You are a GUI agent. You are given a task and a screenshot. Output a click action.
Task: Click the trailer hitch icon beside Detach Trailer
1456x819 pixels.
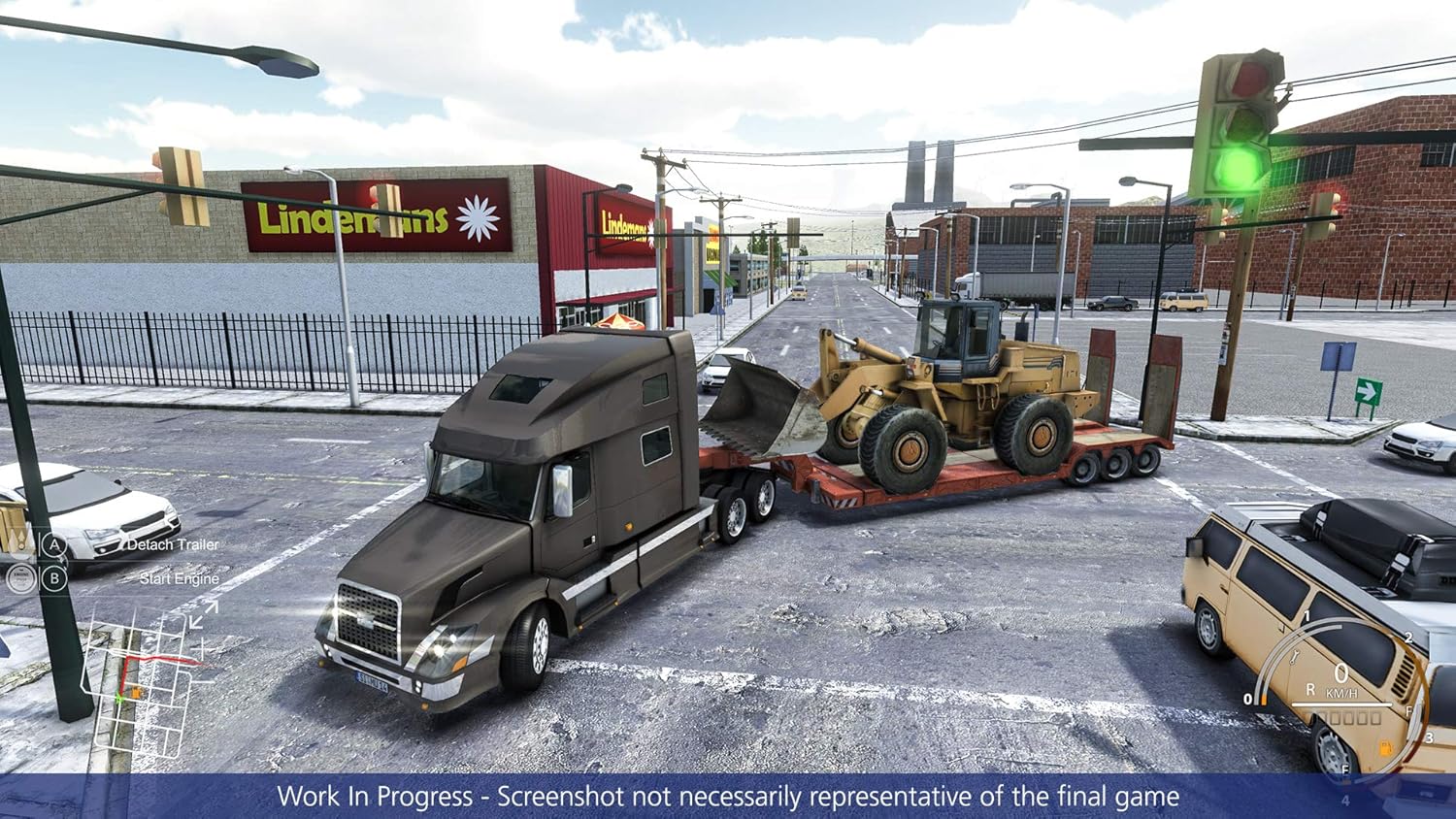[20, 543]
